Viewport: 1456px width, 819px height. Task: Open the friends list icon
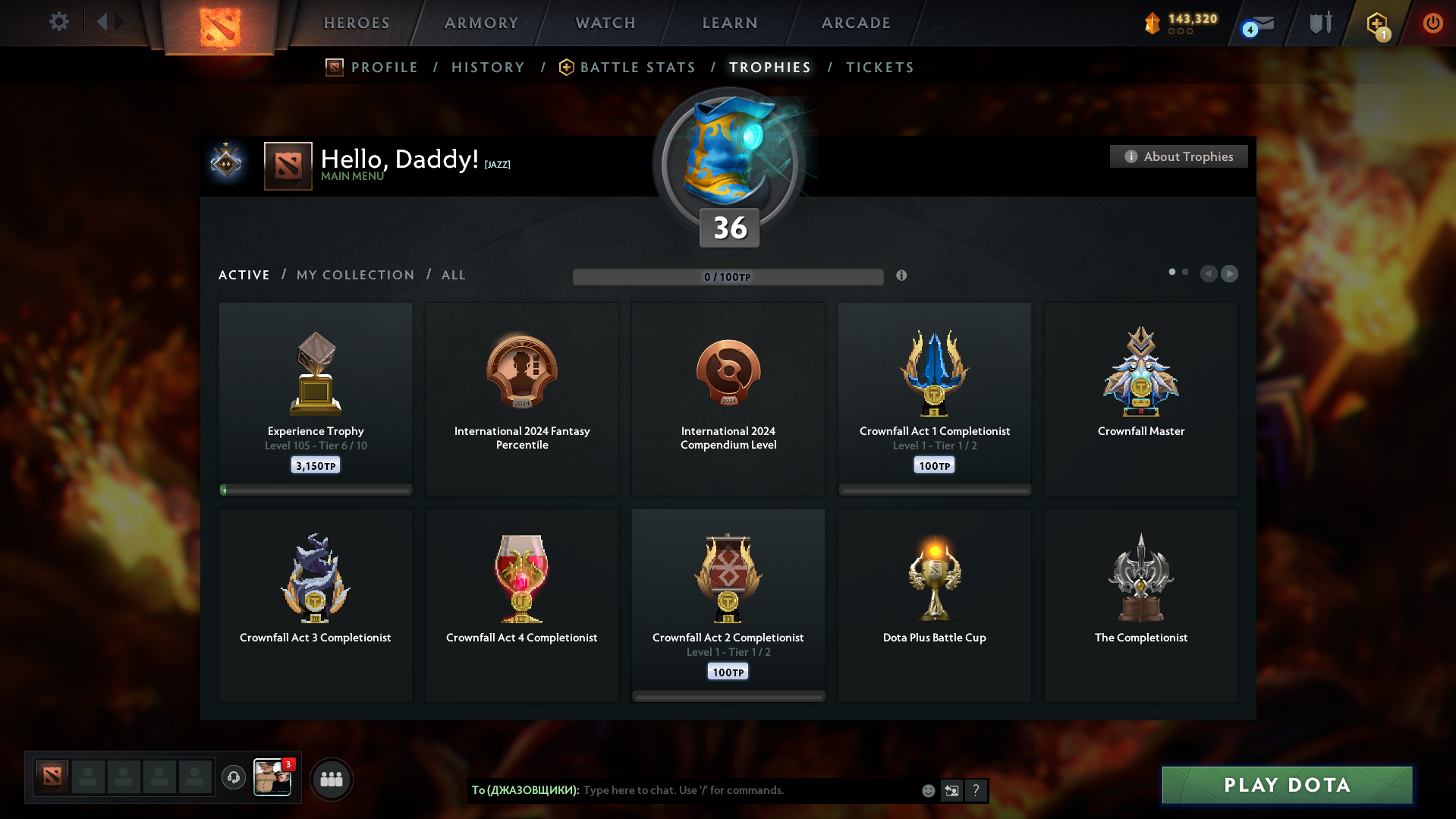click(x=331, y=778)
